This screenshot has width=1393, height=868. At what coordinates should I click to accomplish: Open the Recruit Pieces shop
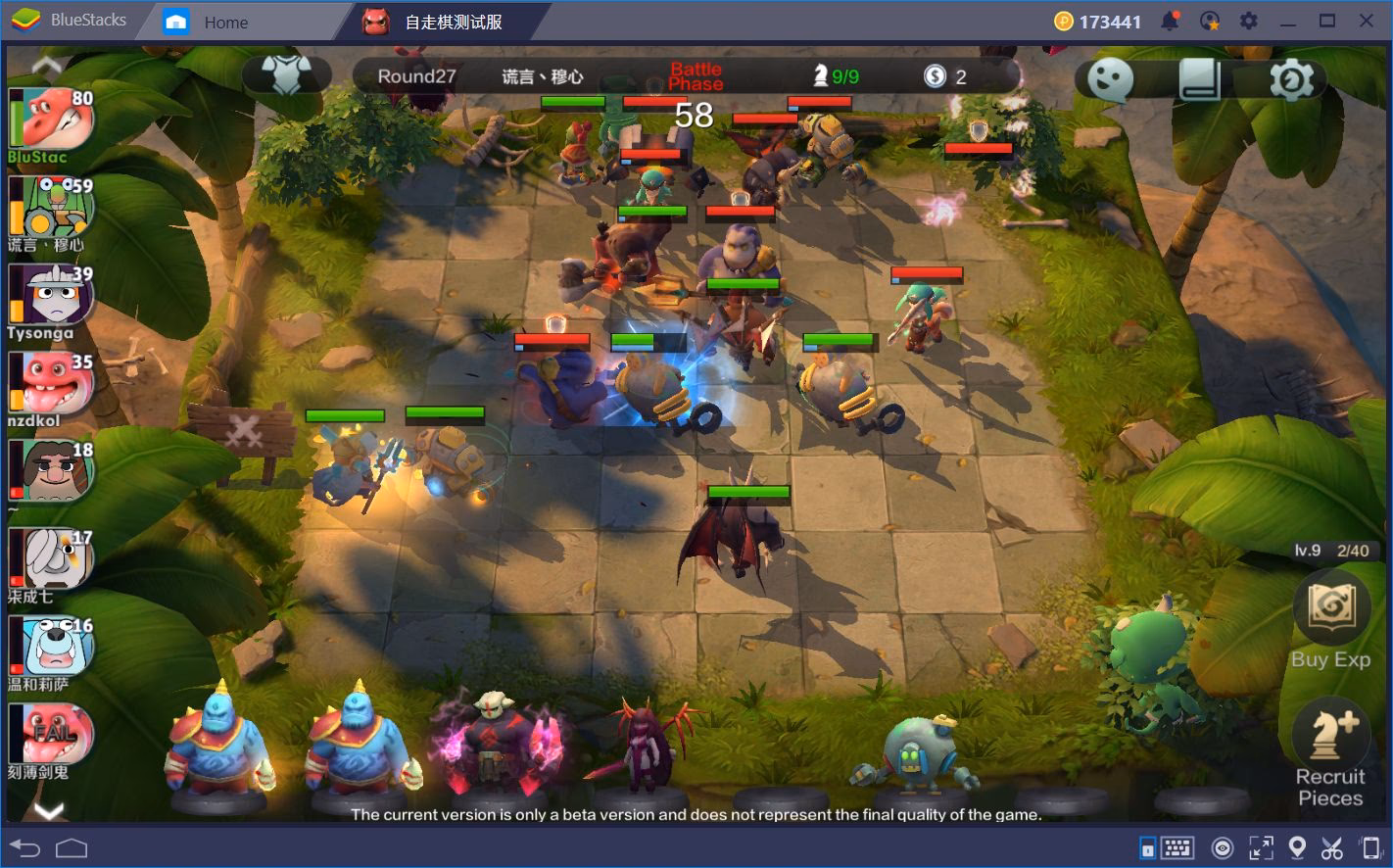click(1330, 751)
